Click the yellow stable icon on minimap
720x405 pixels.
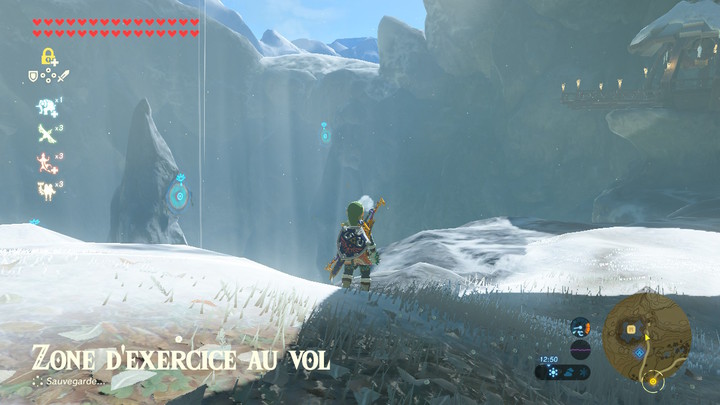[x=631, y=328]
